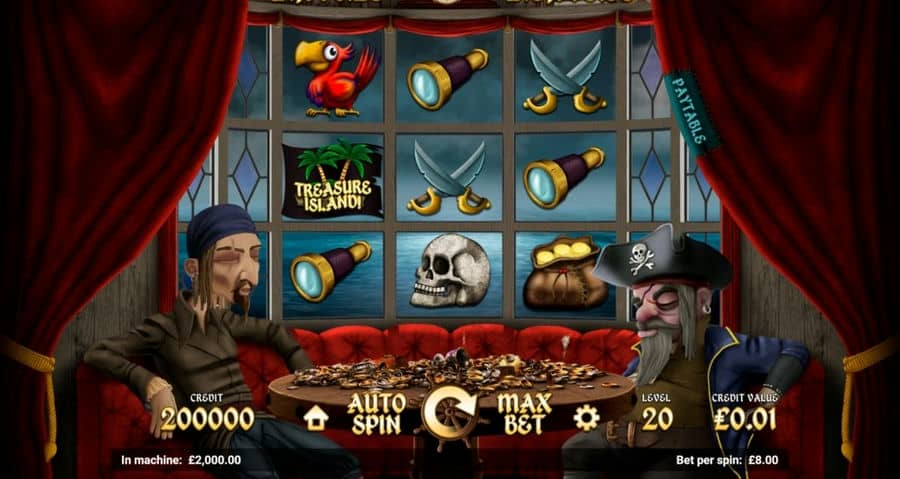900x479 pixels.
Task: Go to the home screen icon
Action: tap(316, 417)
